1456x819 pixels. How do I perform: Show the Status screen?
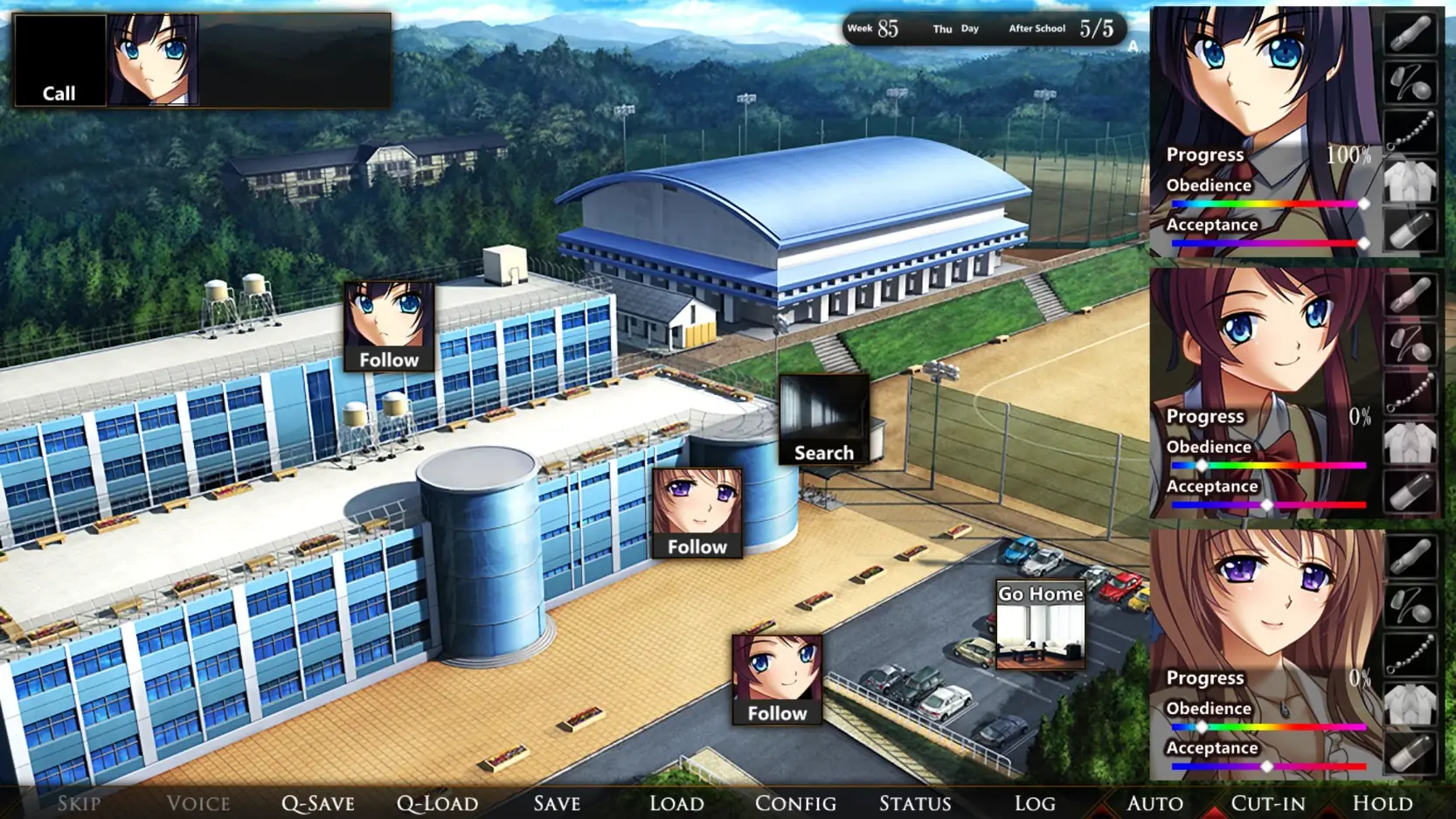click(x=915, y=803)
